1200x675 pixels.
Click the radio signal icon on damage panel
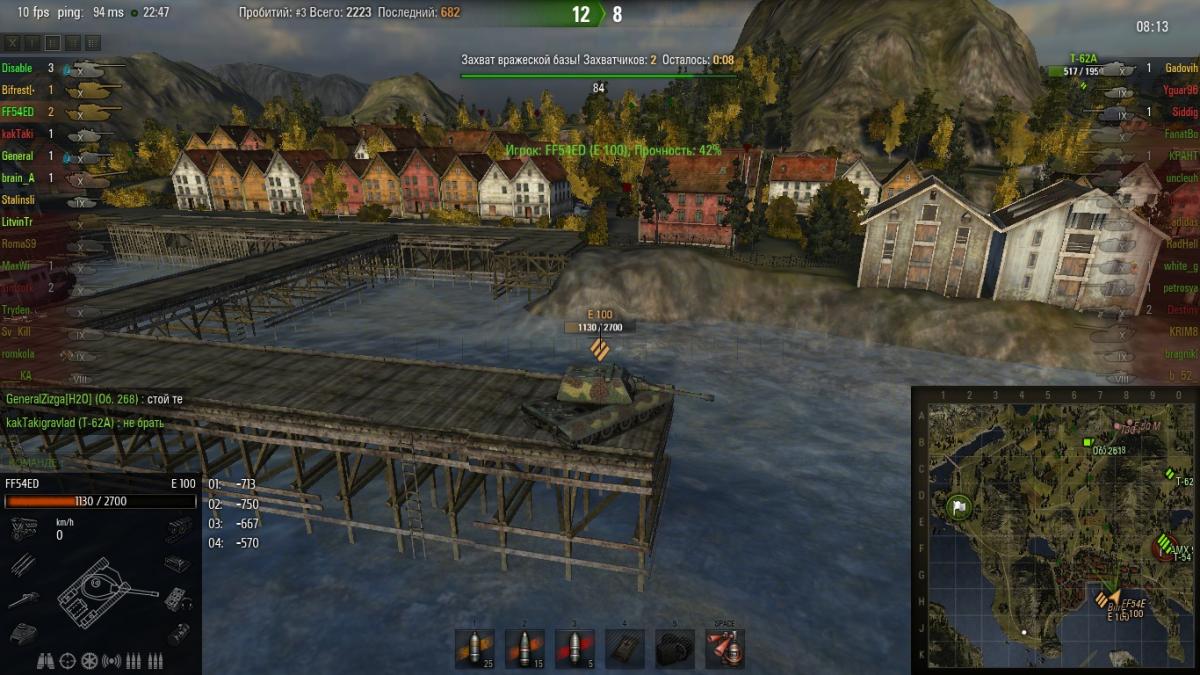click(112, 661)
